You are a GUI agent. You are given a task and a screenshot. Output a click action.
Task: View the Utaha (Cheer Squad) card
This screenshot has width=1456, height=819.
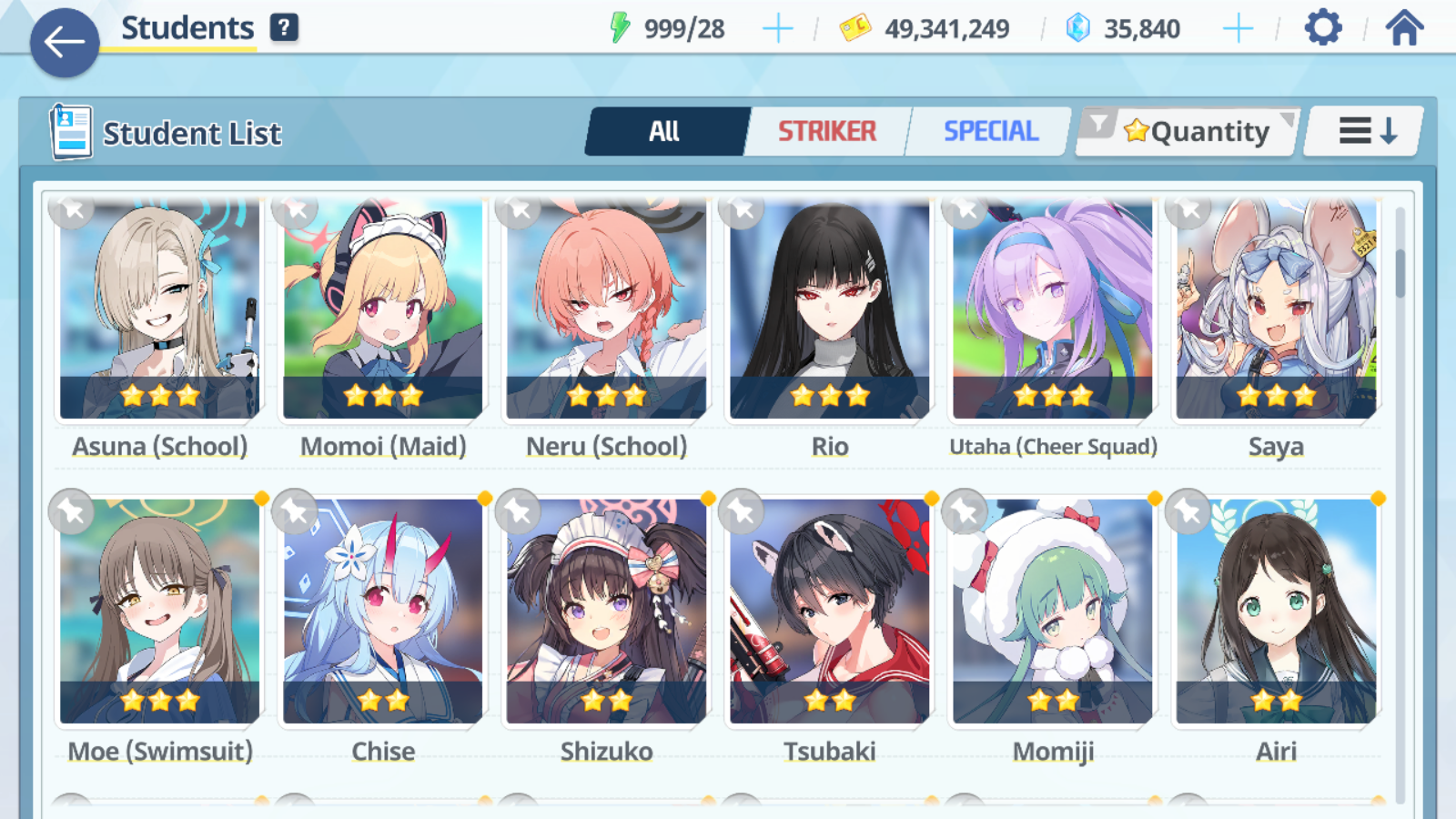(x=1053, y=309)
